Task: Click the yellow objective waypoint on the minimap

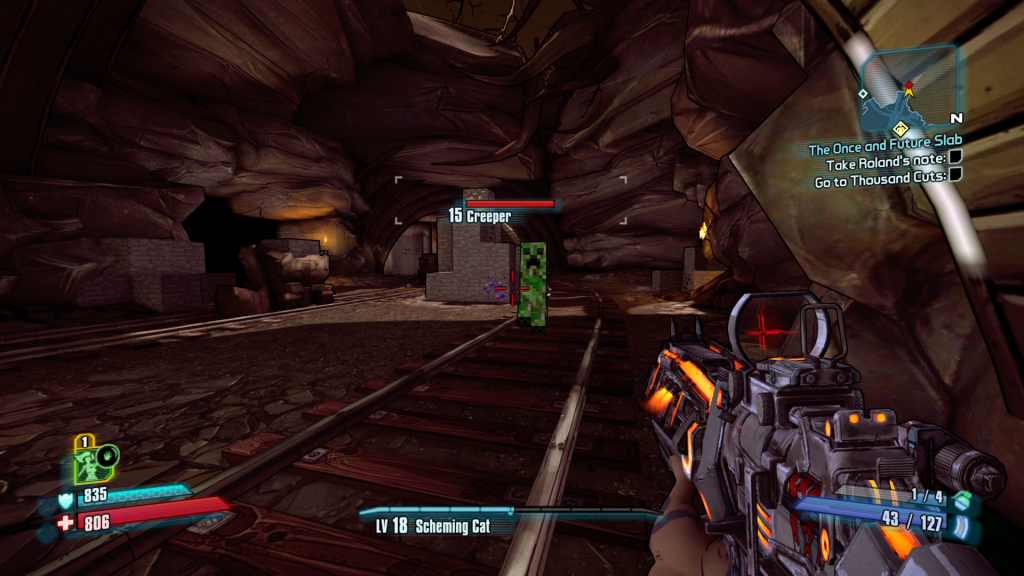Action: coord(900,127)
